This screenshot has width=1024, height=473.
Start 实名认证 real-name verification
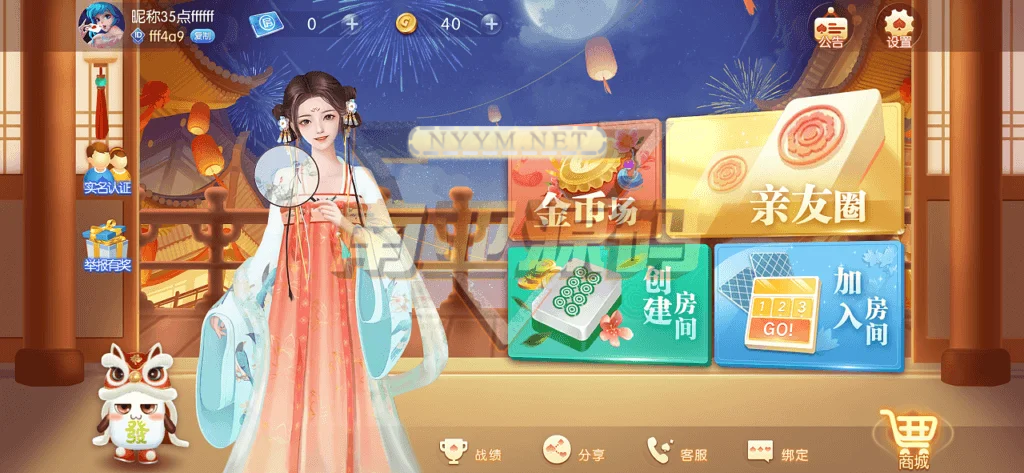coord(107,168)
